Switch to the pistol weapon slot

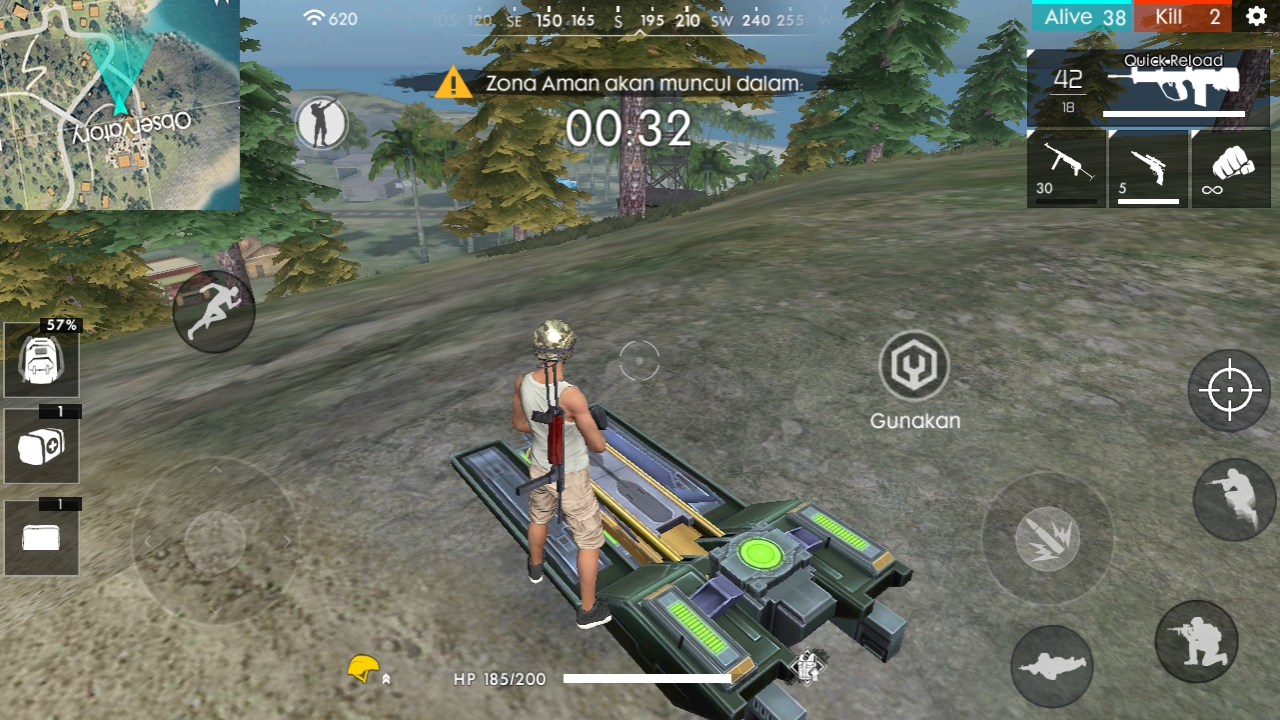tap(1147, 168)
